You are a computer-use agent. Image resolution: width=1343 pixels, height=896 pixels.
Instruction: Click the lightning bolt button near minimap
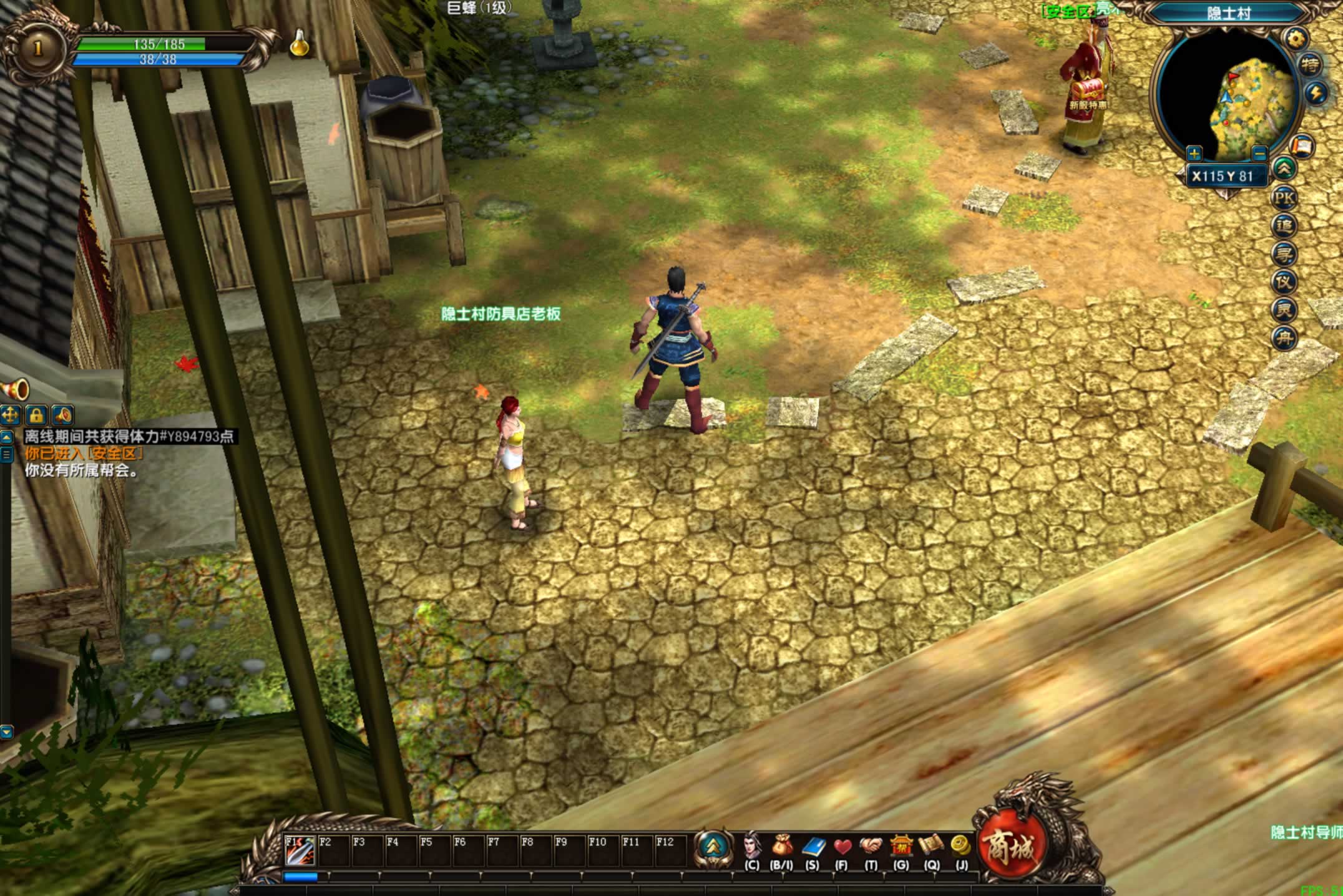[1316, 94]
